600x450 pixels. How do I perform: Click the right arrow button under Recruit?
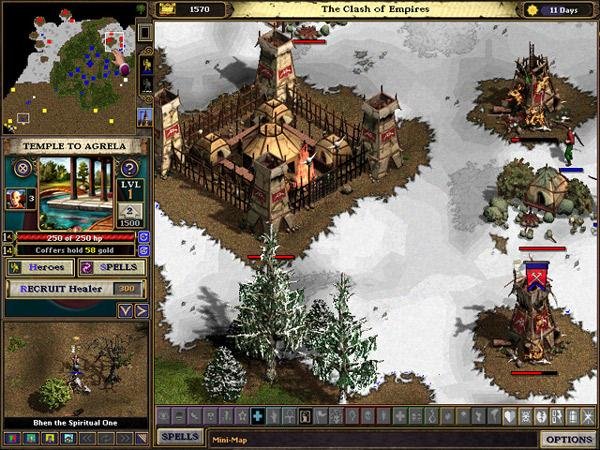click(x=141, y=311)
